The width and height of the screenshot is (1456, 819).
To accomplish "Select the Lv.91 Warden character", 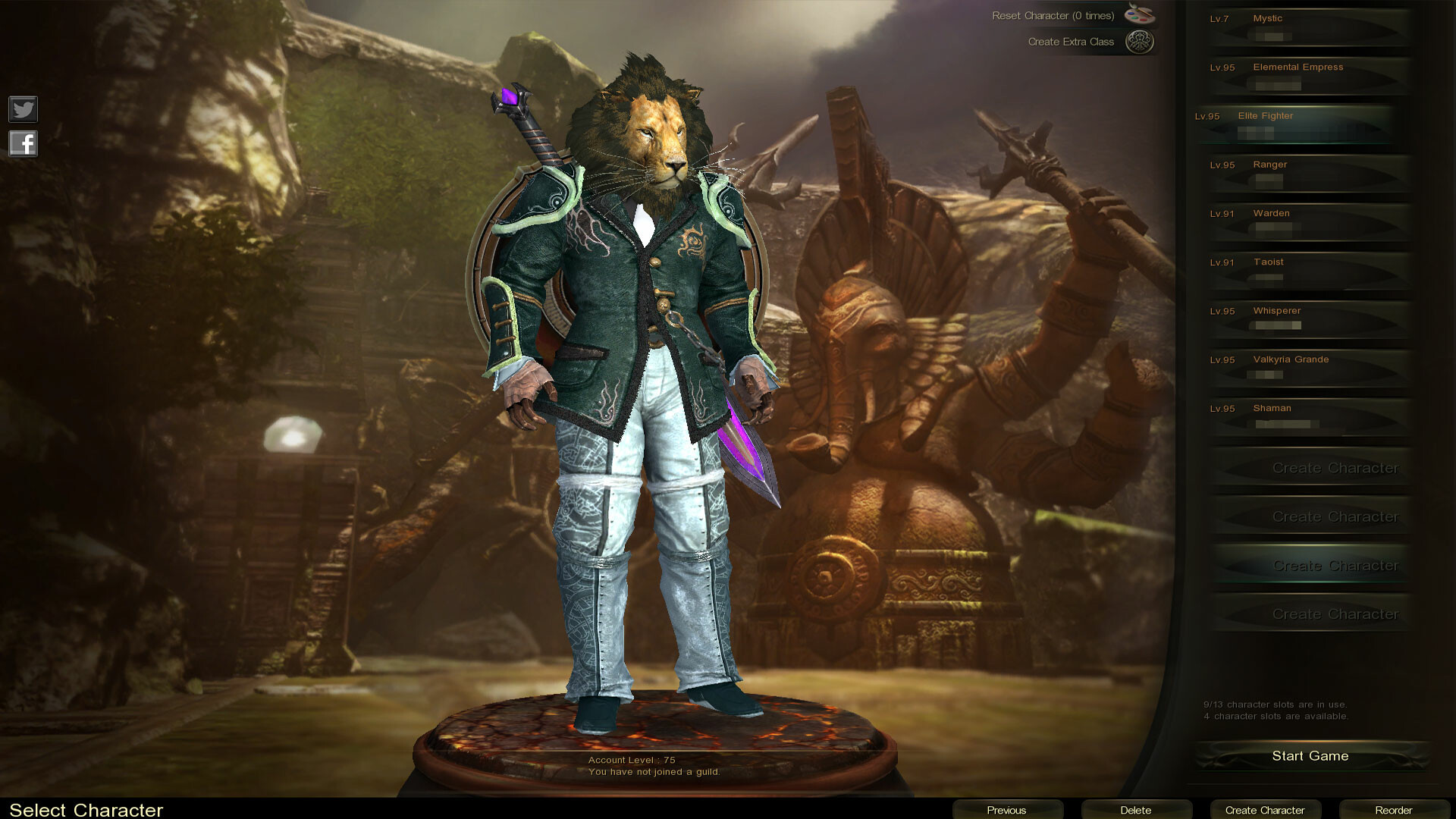I will (1308, 221).
